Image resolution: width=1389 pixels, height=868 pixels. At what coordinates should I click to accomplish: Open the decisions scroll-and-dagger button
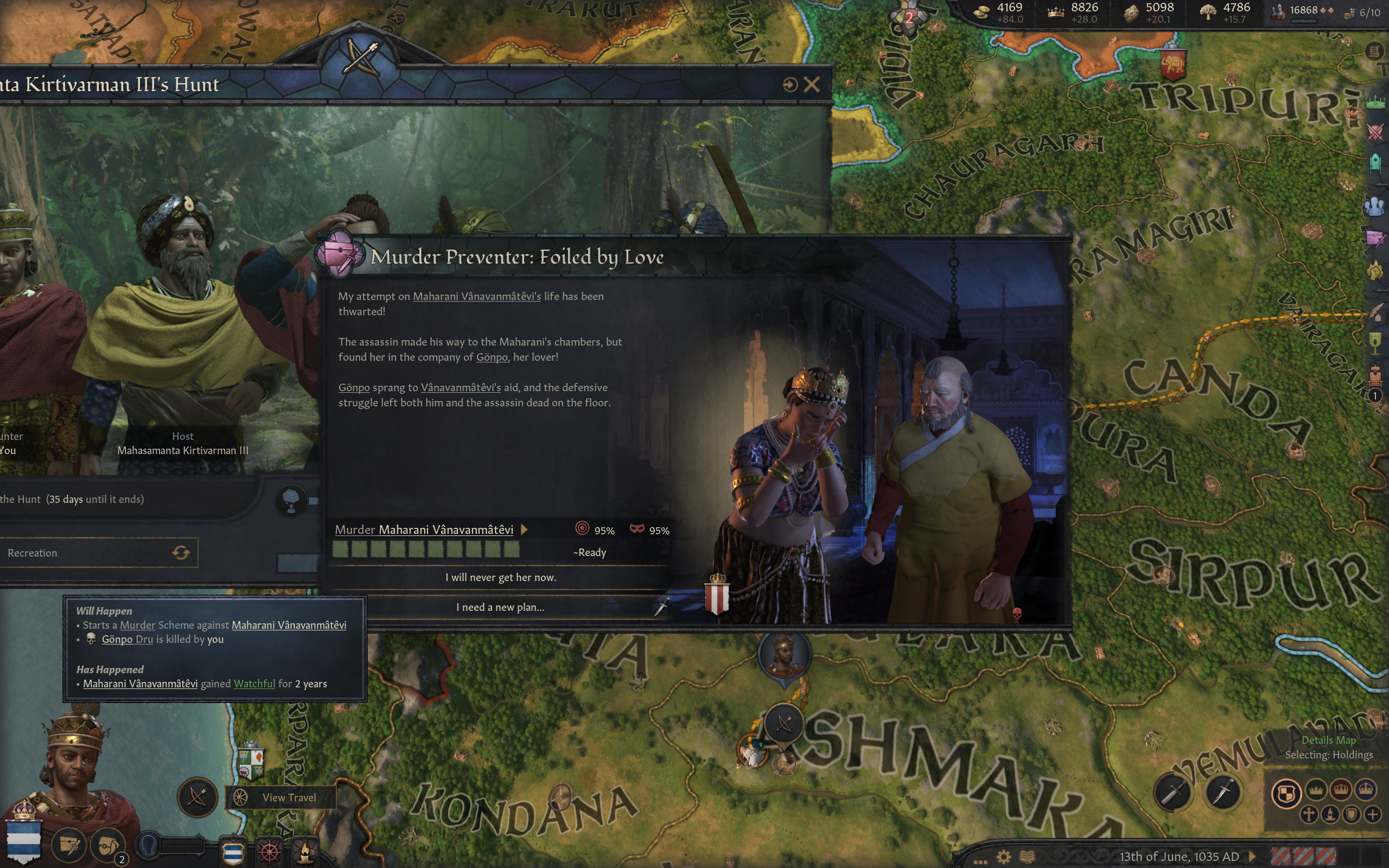pos(69,845)
